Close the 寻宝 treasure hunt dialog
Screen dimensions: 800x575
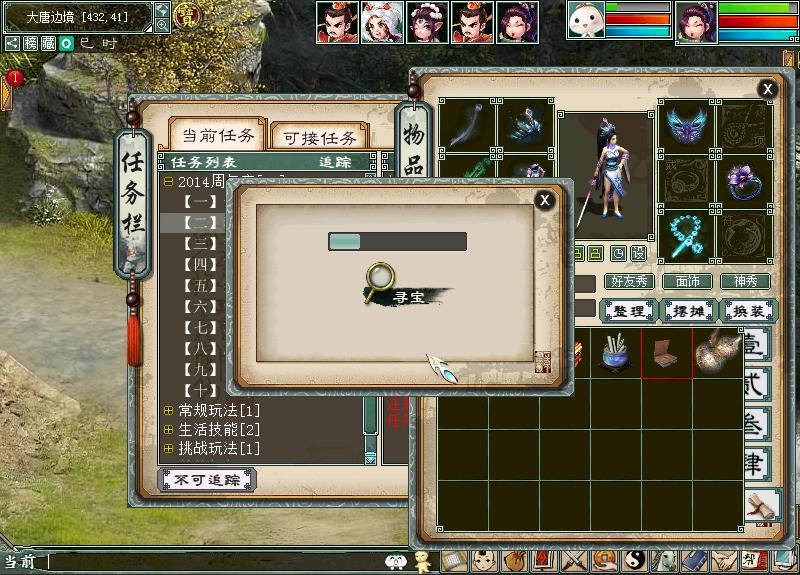point(544,200)
